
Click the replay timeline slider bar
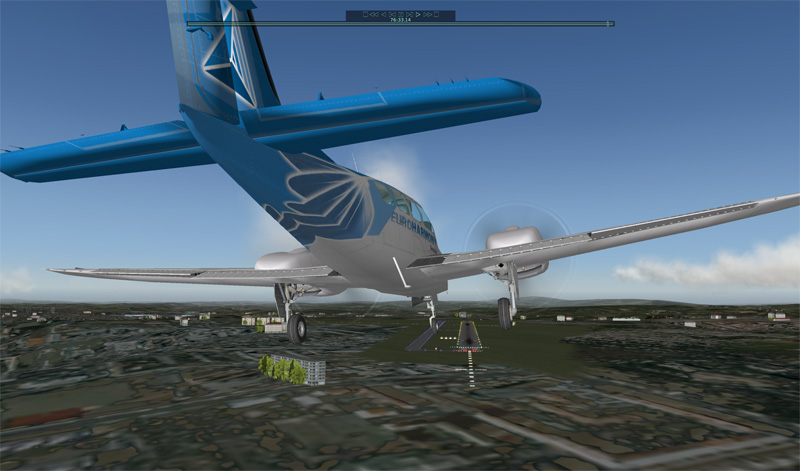(400, 23)
